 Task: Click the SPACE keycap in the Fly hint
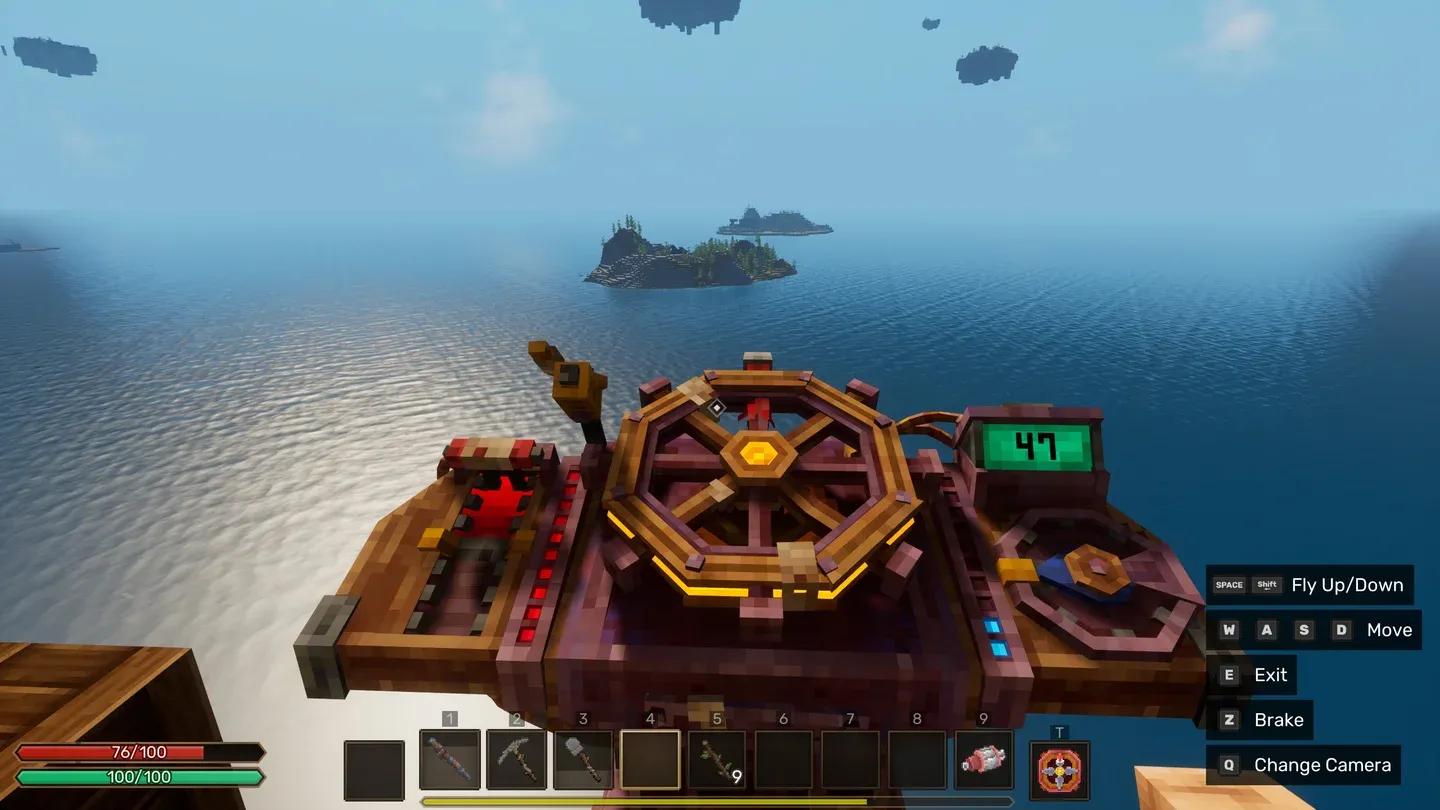[1227, 584]
